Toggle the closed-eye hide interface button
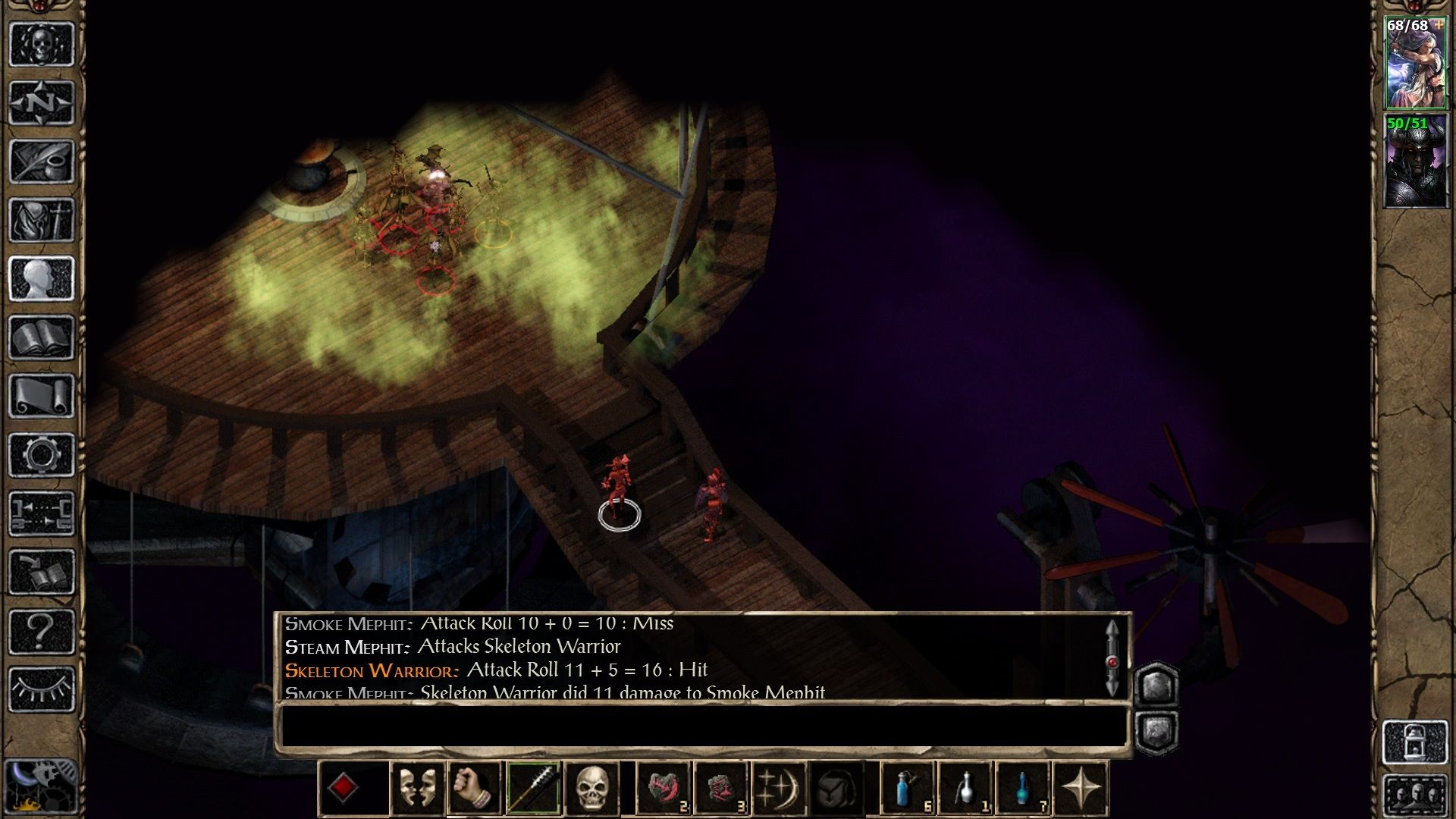 (x=42, y=689)
